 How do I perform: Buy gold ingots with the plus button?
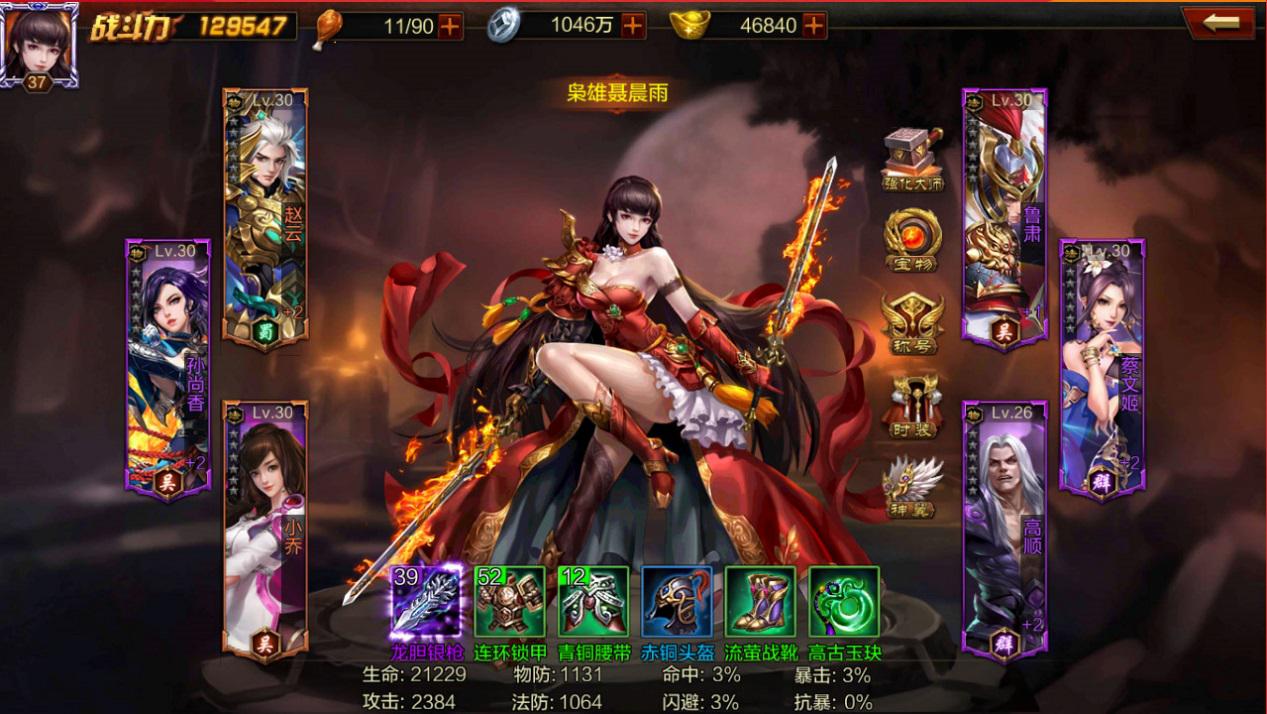point(814,26)
